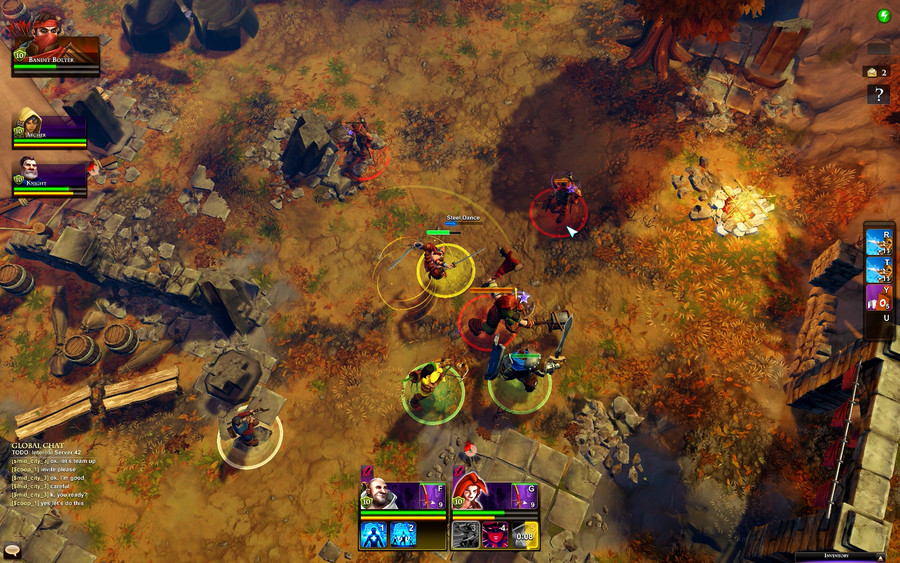This screenshot has width=900, height=563.
Task: Use the consumable in quick slot R
Action: point(879,240)
